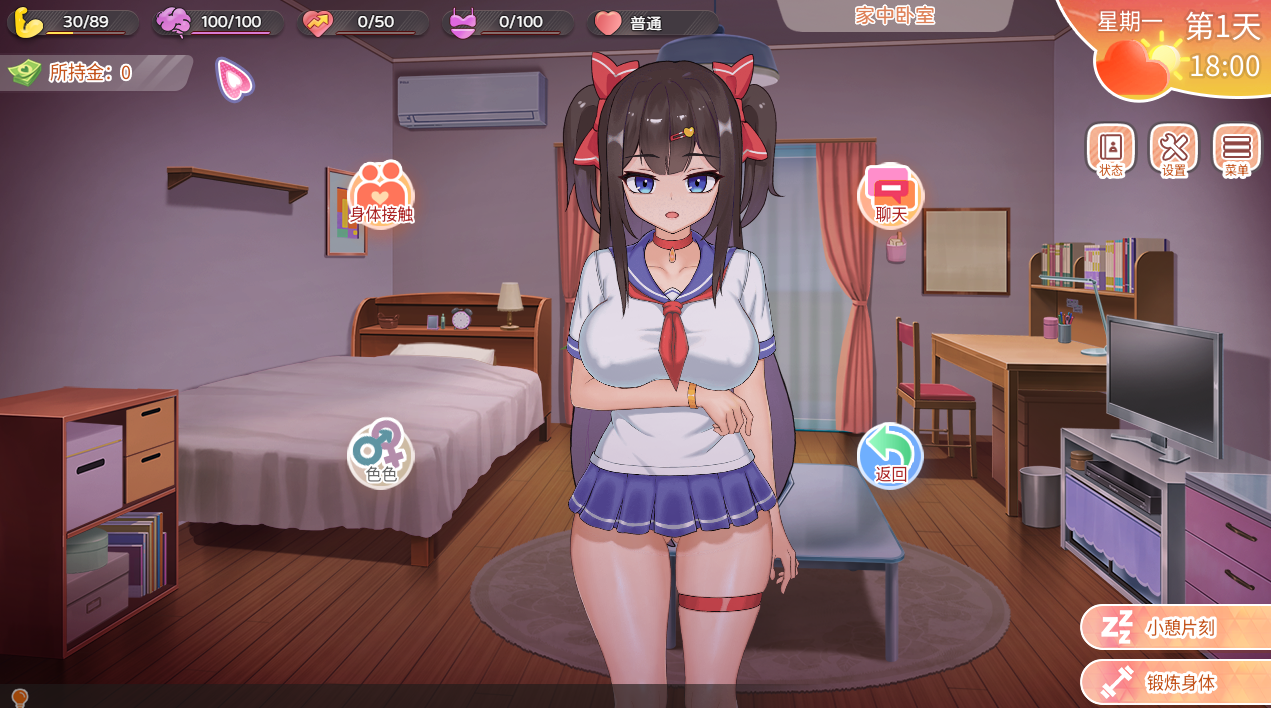
Task: Start a workout with 锻炼身体
Action: tap(1175, 683)
